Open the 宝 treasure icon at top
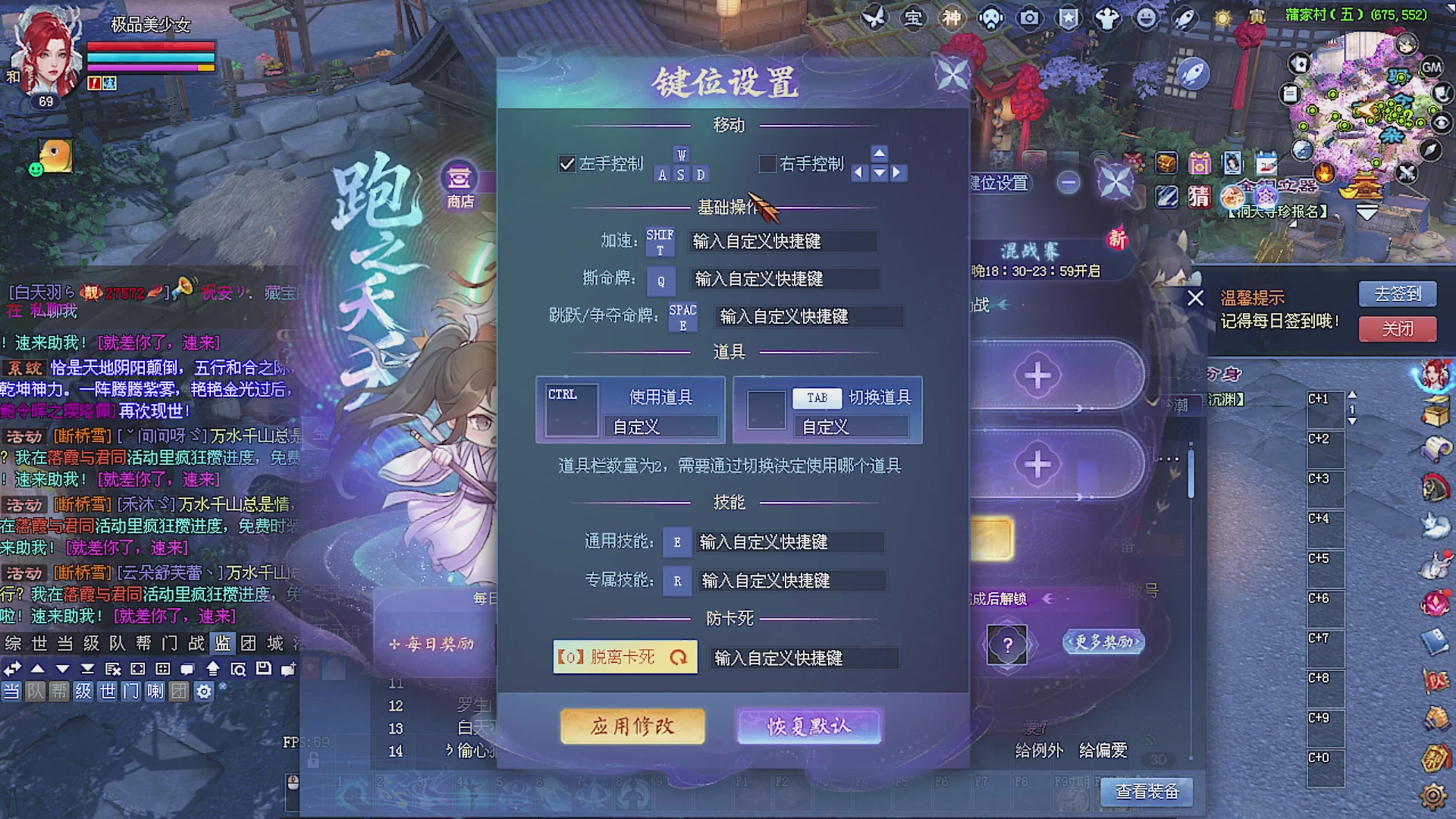Screen dimensions: 1456x819 tap(914, 19)
